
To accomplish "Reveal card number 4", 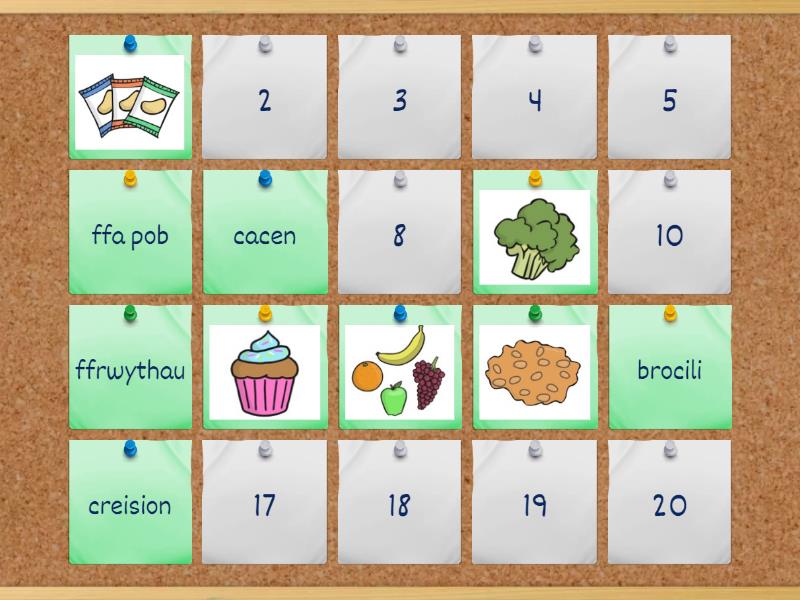I will (x=534, y=98).
